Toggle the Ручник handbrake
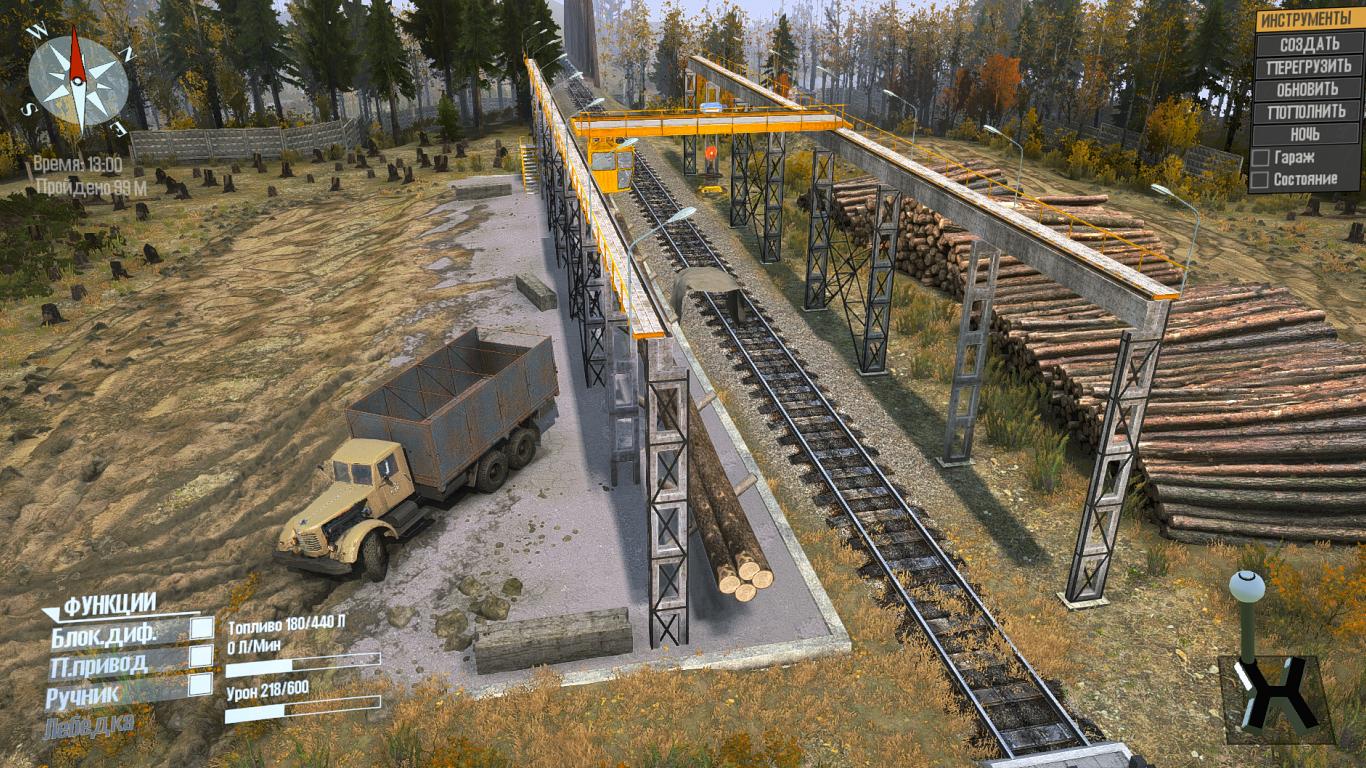1366x768 pixels. coord(202,684)
